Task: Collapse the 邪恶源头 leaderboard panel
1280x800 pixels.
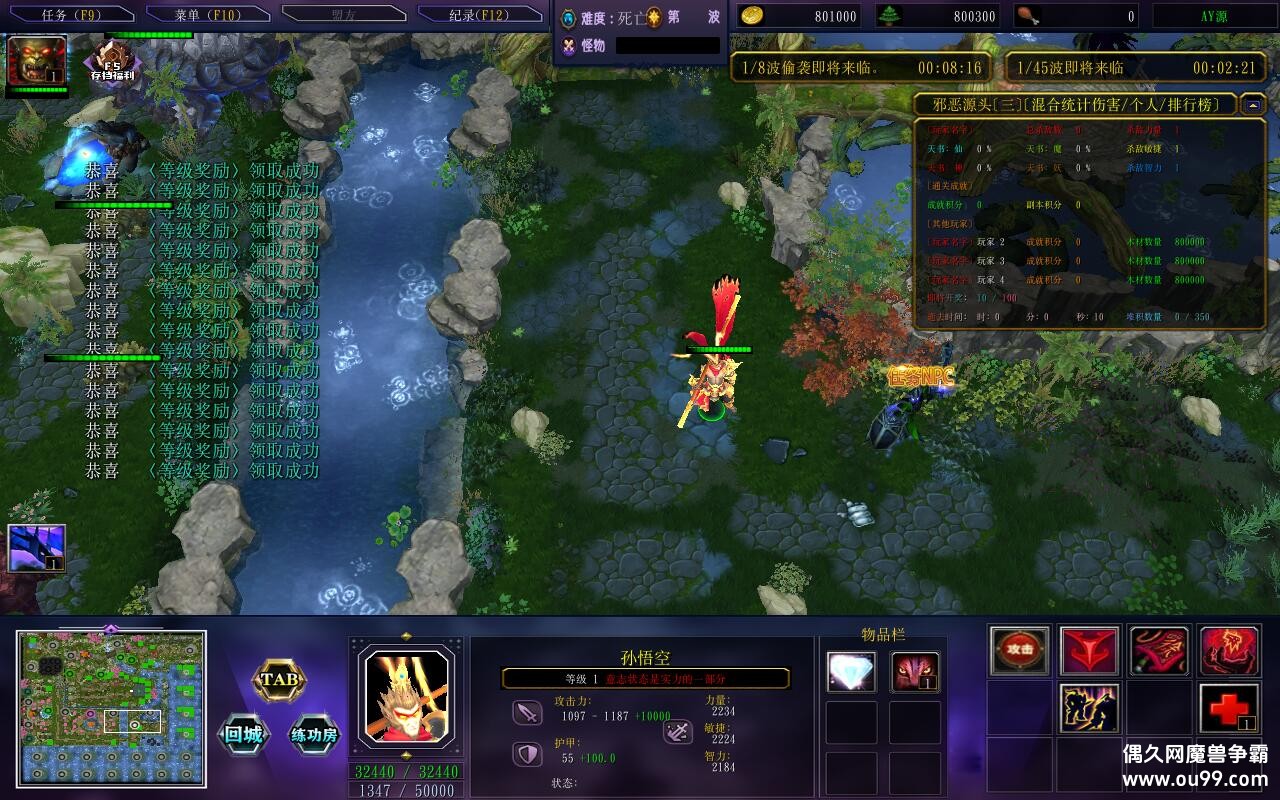Action: [1253, 104]
